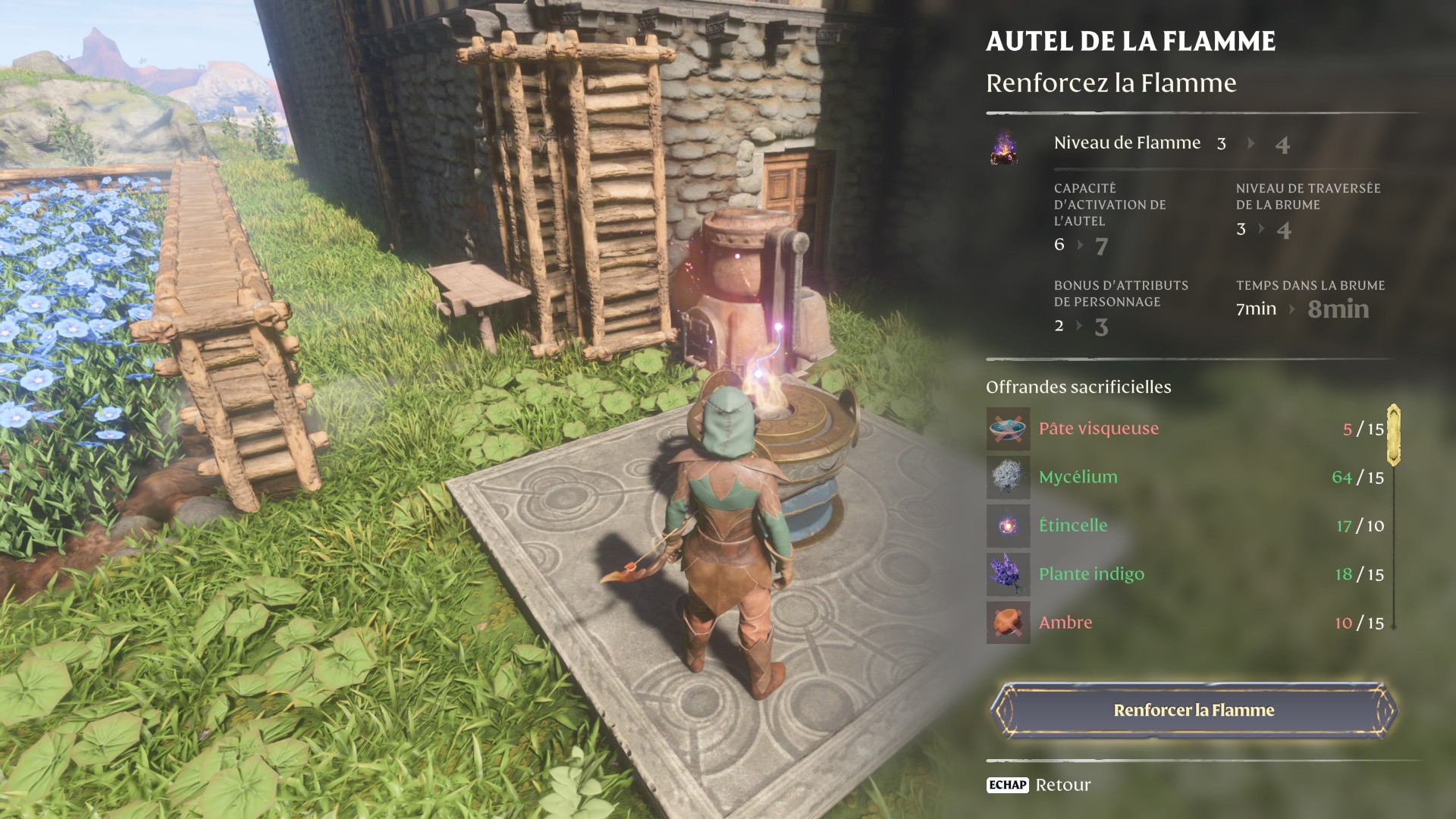The image size is (1456, 819).
Task: Select the Pâte visqueuse offering row
Action: (x=1185, y=429)
